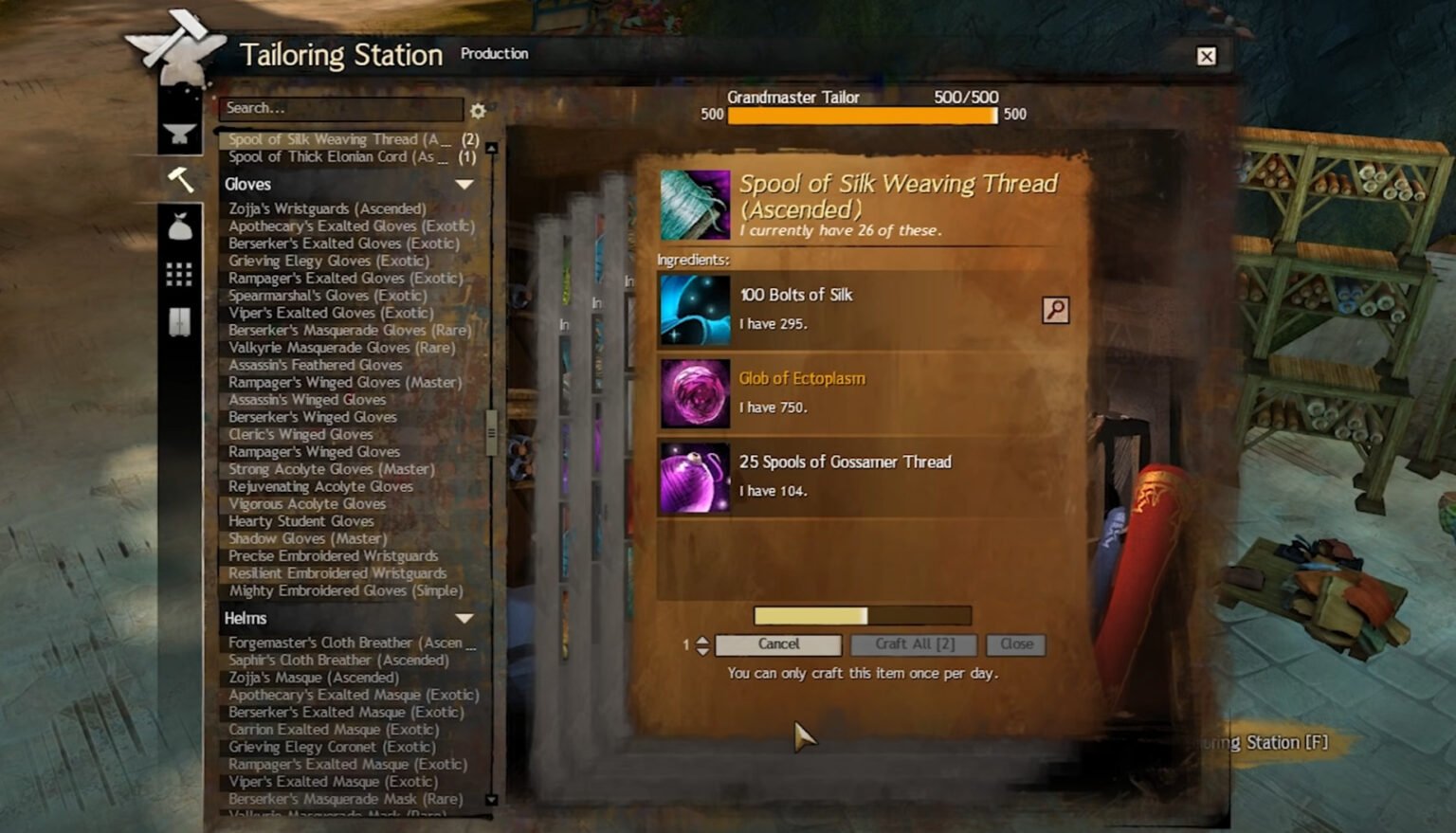Select the Discovery grid icon in sidebar
This screenshot has height=833, width=1456.
point(180,274)
